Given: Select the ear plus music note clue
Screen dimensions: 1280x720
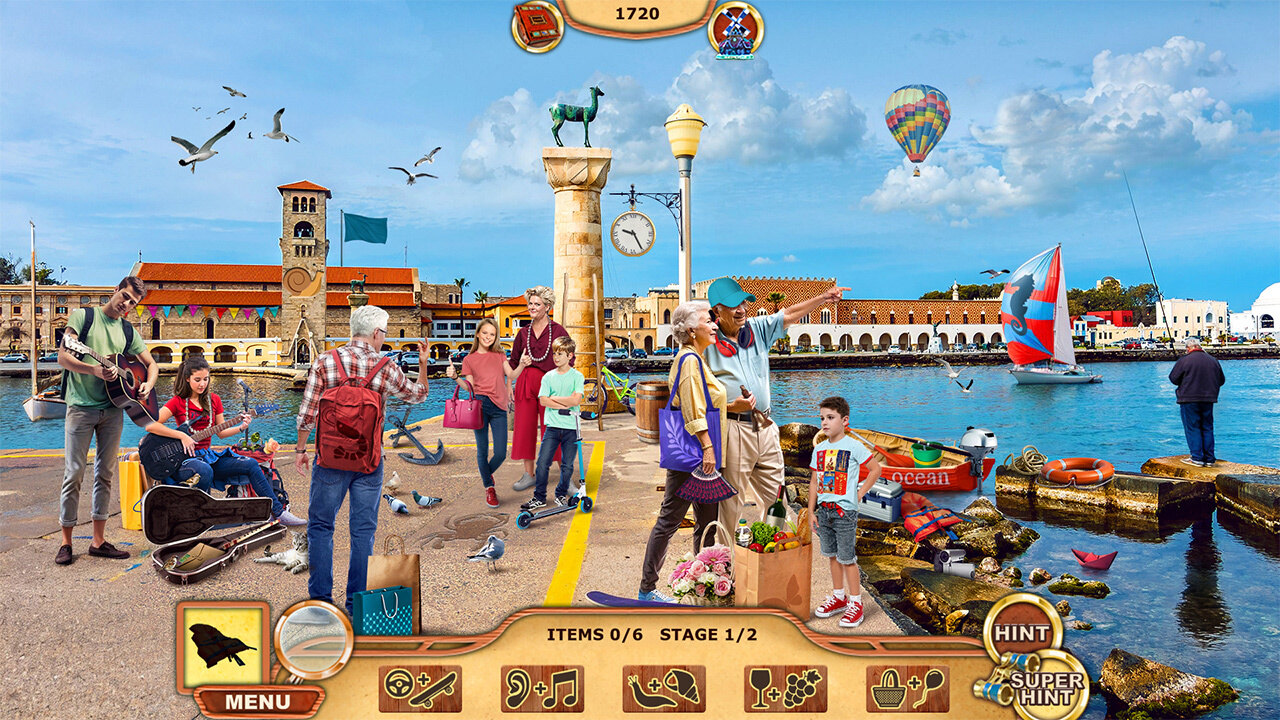Looking at the screenshot, I should 542,689.
